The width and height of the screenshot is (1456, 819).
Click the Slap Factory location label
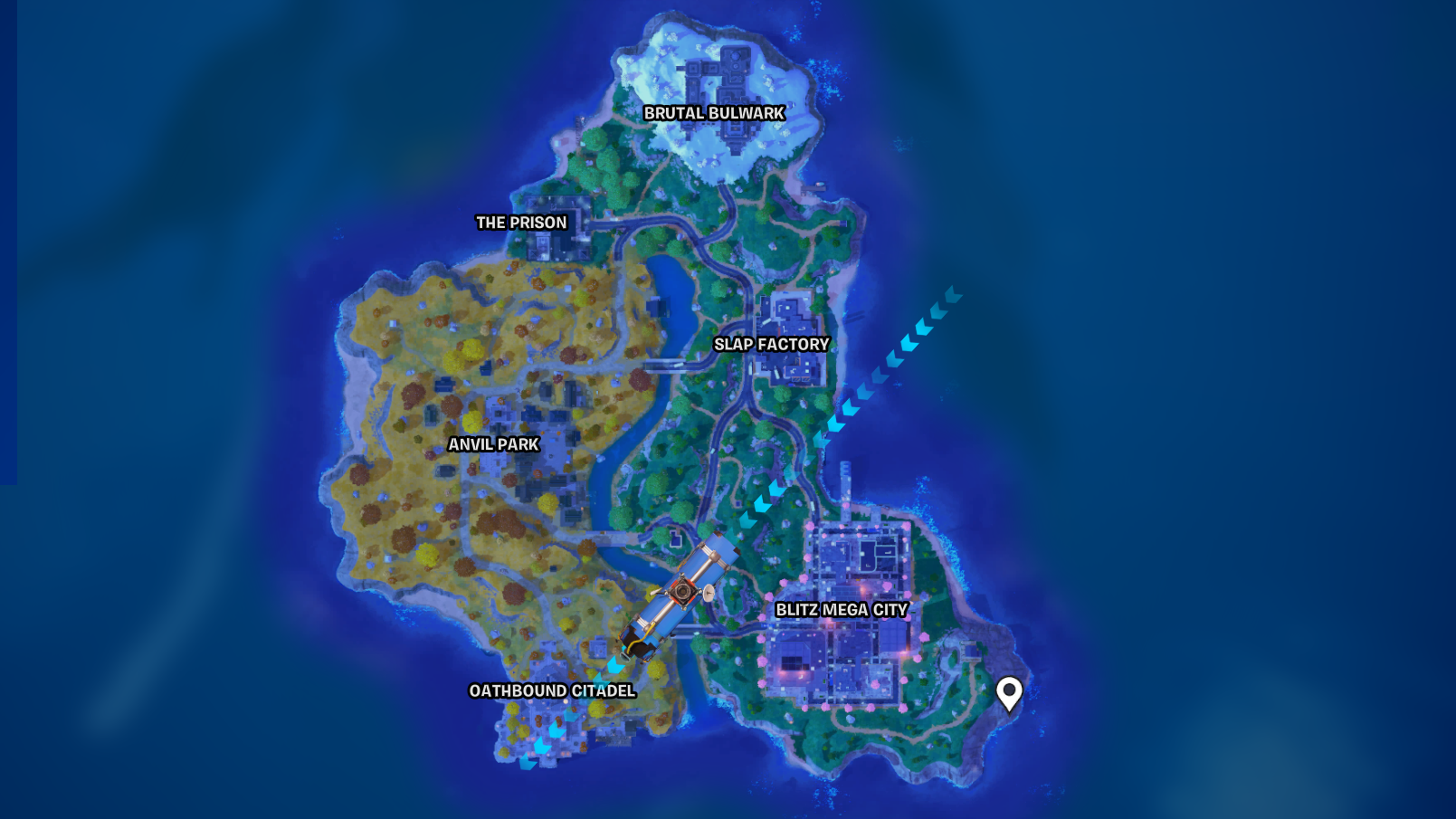(x=771, y=344)
